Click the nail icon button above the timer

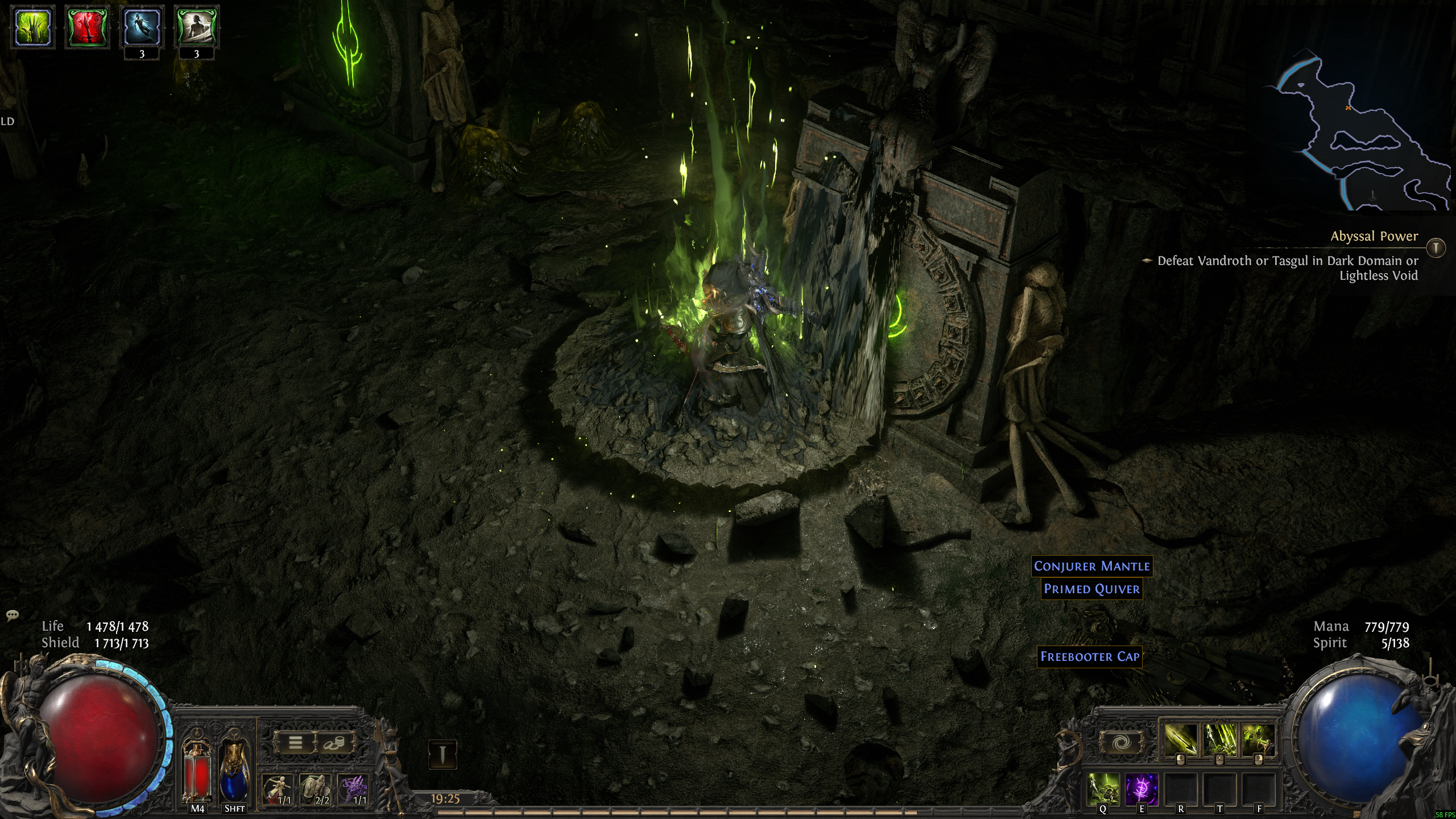pos(442,755)
